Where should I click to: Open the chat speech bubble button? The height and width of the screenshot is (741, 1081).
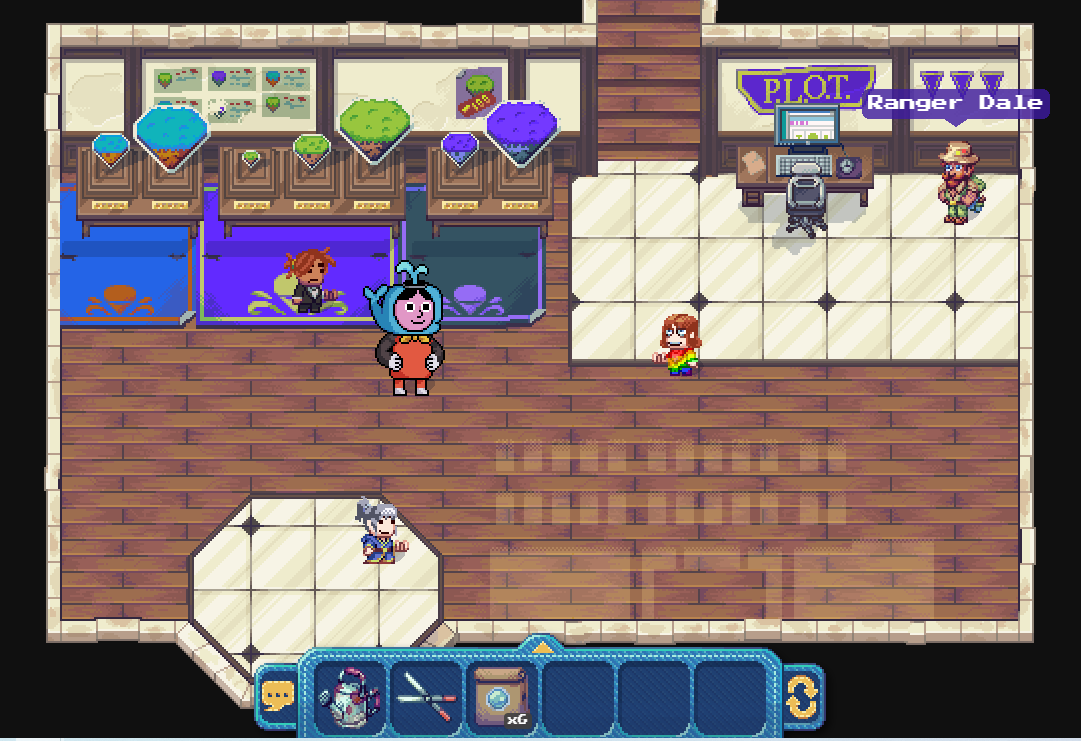(277, 696)
